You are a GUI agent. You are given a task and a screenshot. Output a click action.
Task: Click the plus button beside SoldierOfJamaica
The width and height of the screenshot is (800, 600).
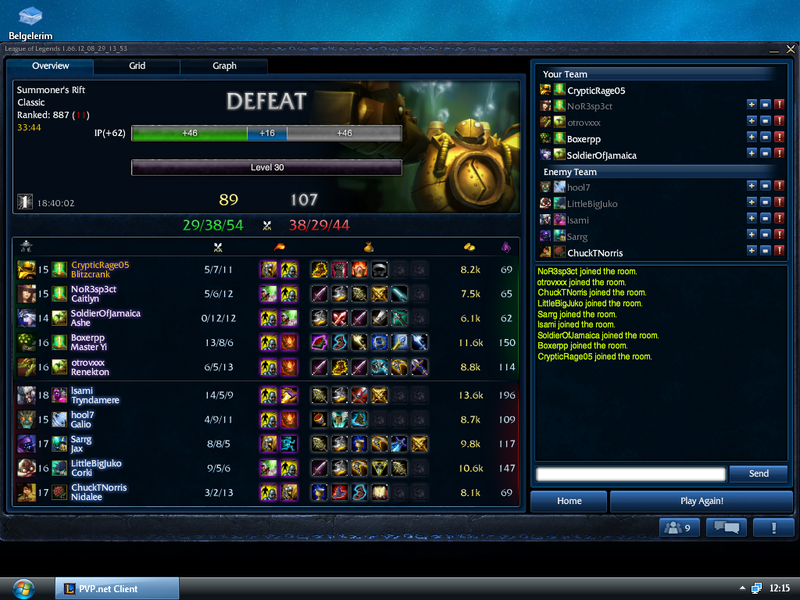[752, 155]
